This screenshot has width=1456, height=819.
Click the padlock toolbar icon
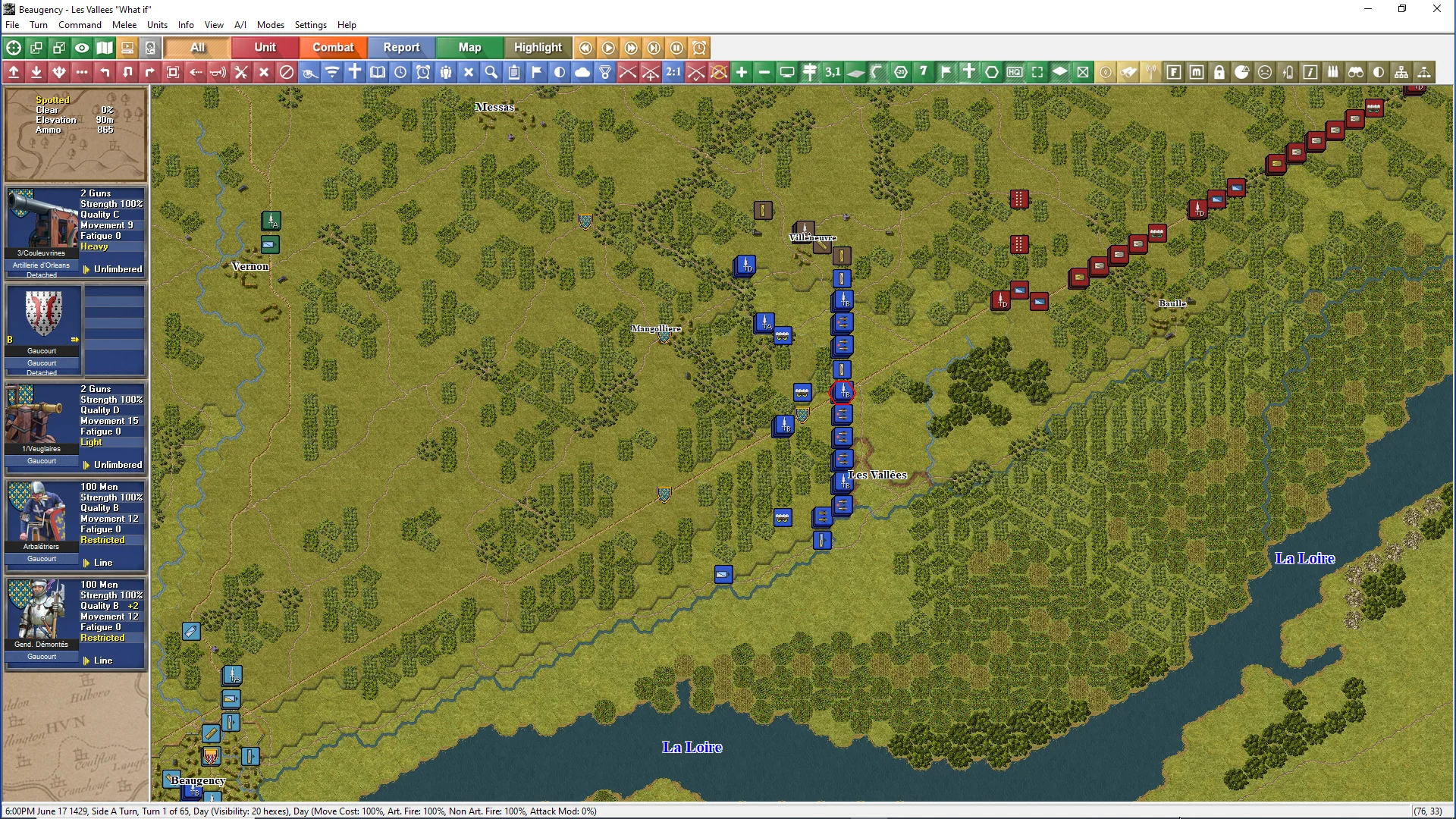coord(1219,72)
